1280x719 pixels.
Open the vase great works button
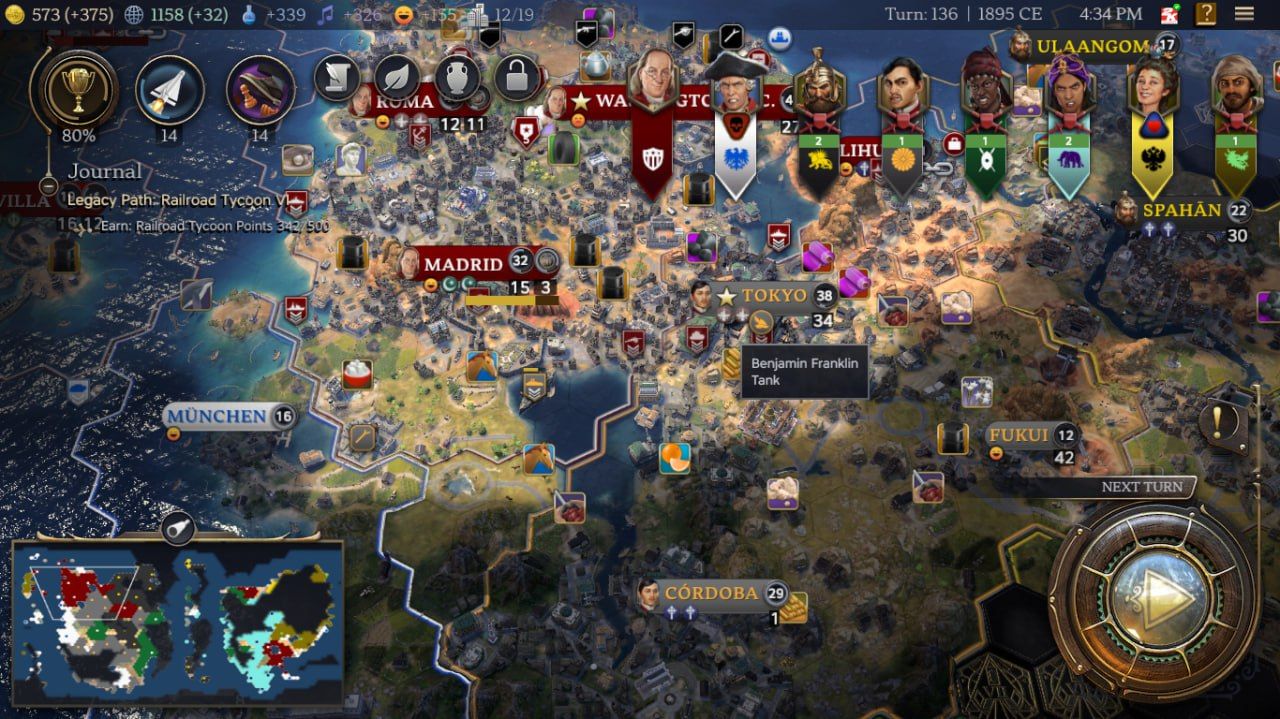pos(457,77)
